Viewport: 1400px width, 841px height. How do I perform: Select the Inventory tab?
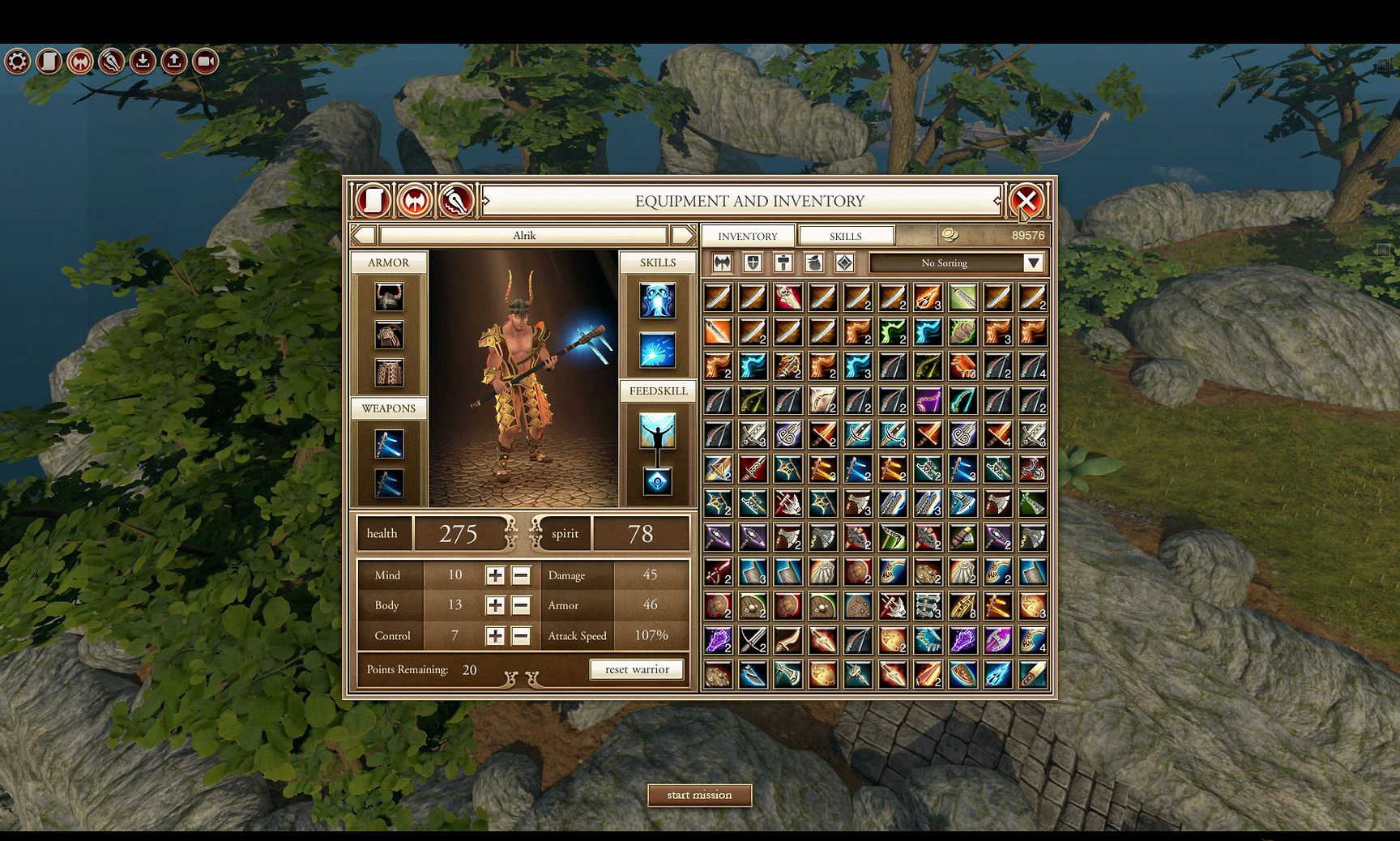[x=747, y=236]
